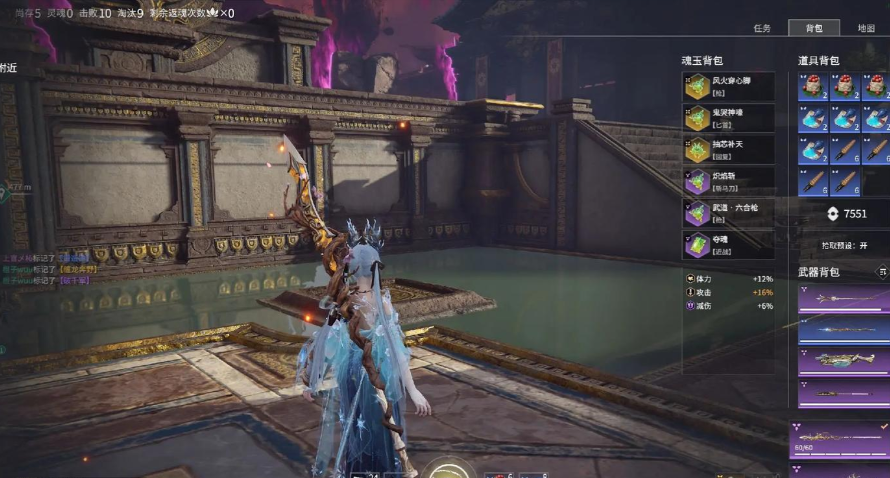The height and width of the screenshot is (478, 890).
Task: Select the 夺魂 soul jade
Action: click(728, 244)
